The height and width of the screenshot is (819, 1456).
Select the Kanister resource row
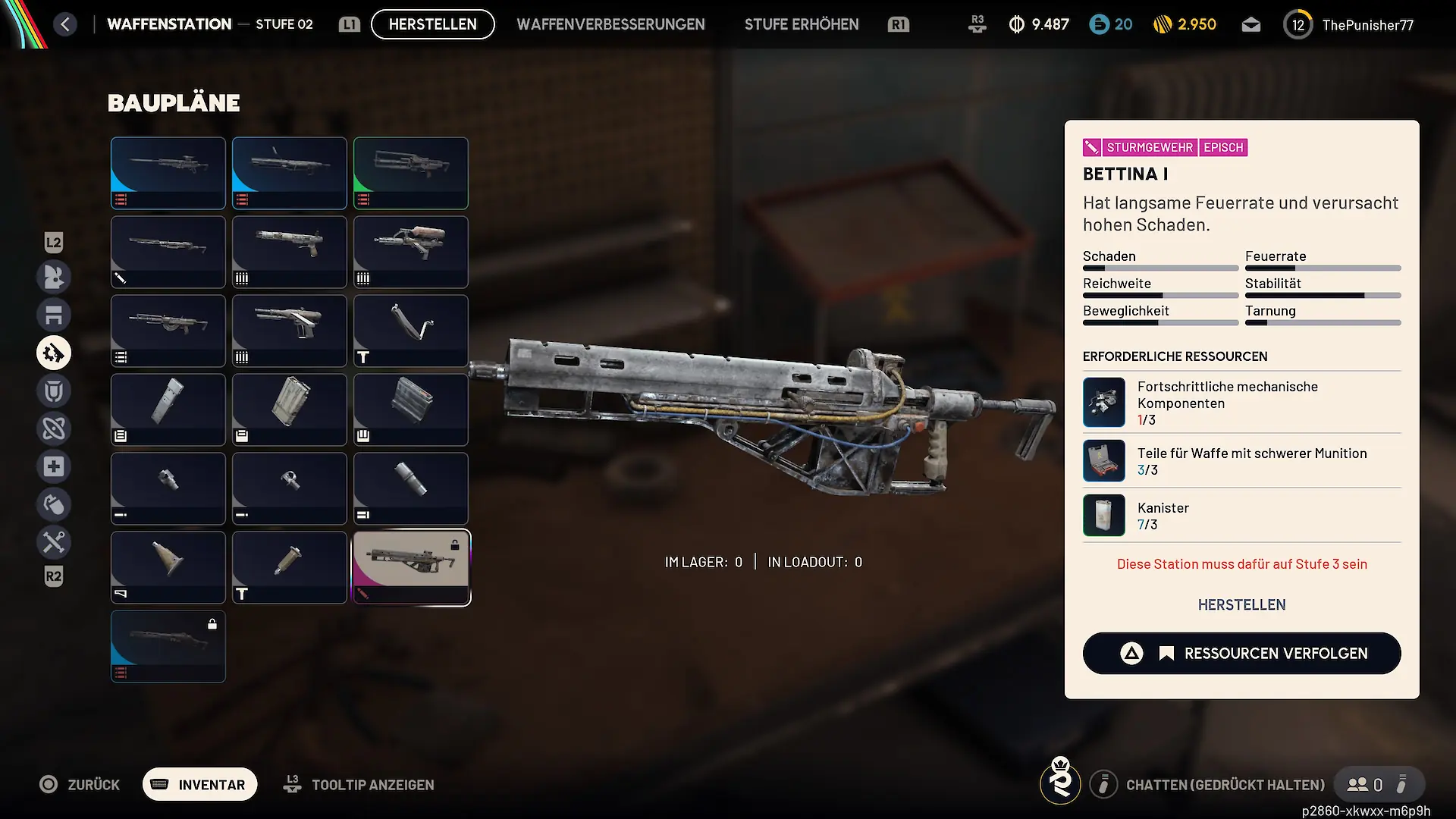[1241, 516]
